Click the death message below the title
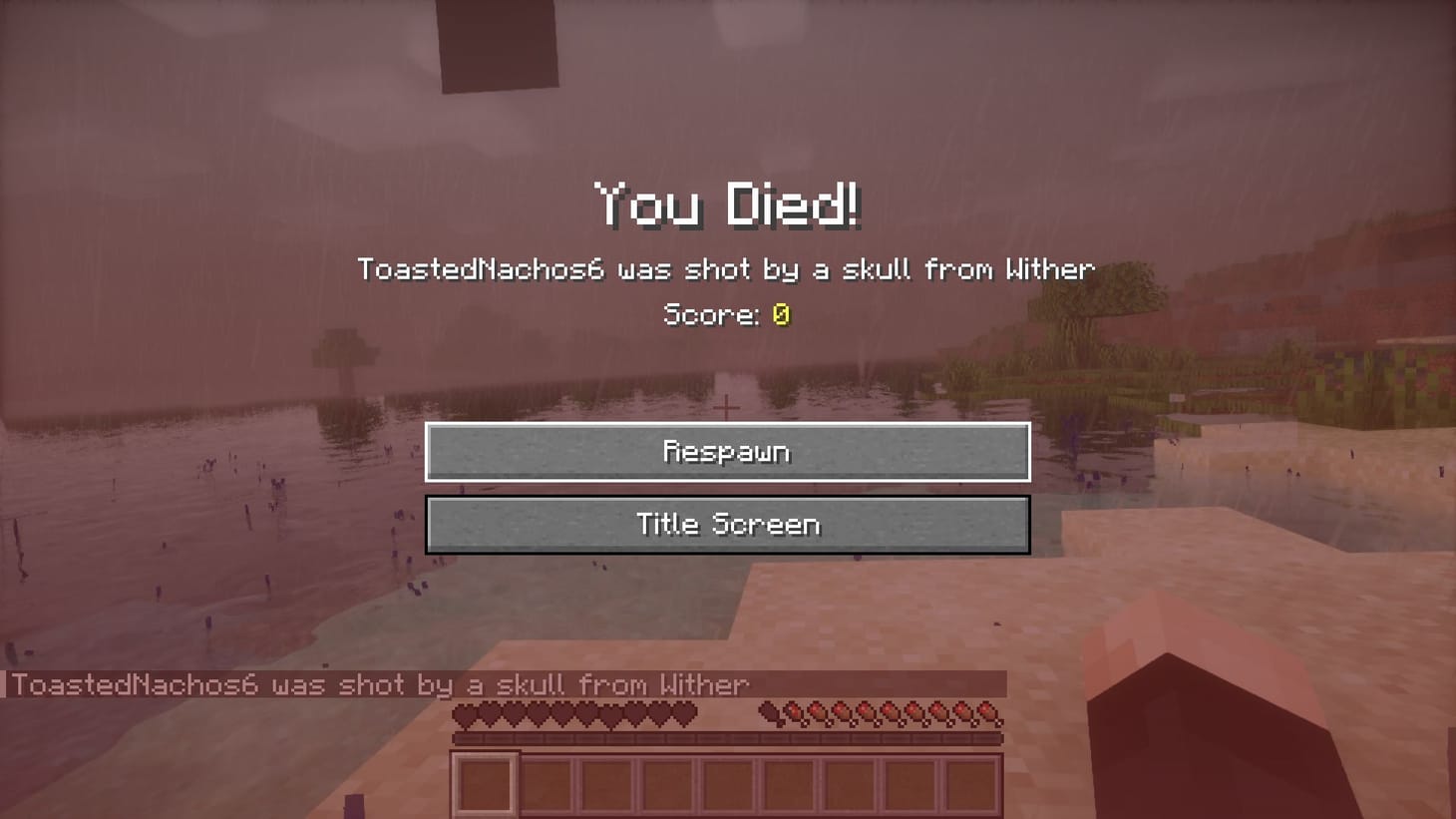The image size is (1456, 819). click(726, 268)
